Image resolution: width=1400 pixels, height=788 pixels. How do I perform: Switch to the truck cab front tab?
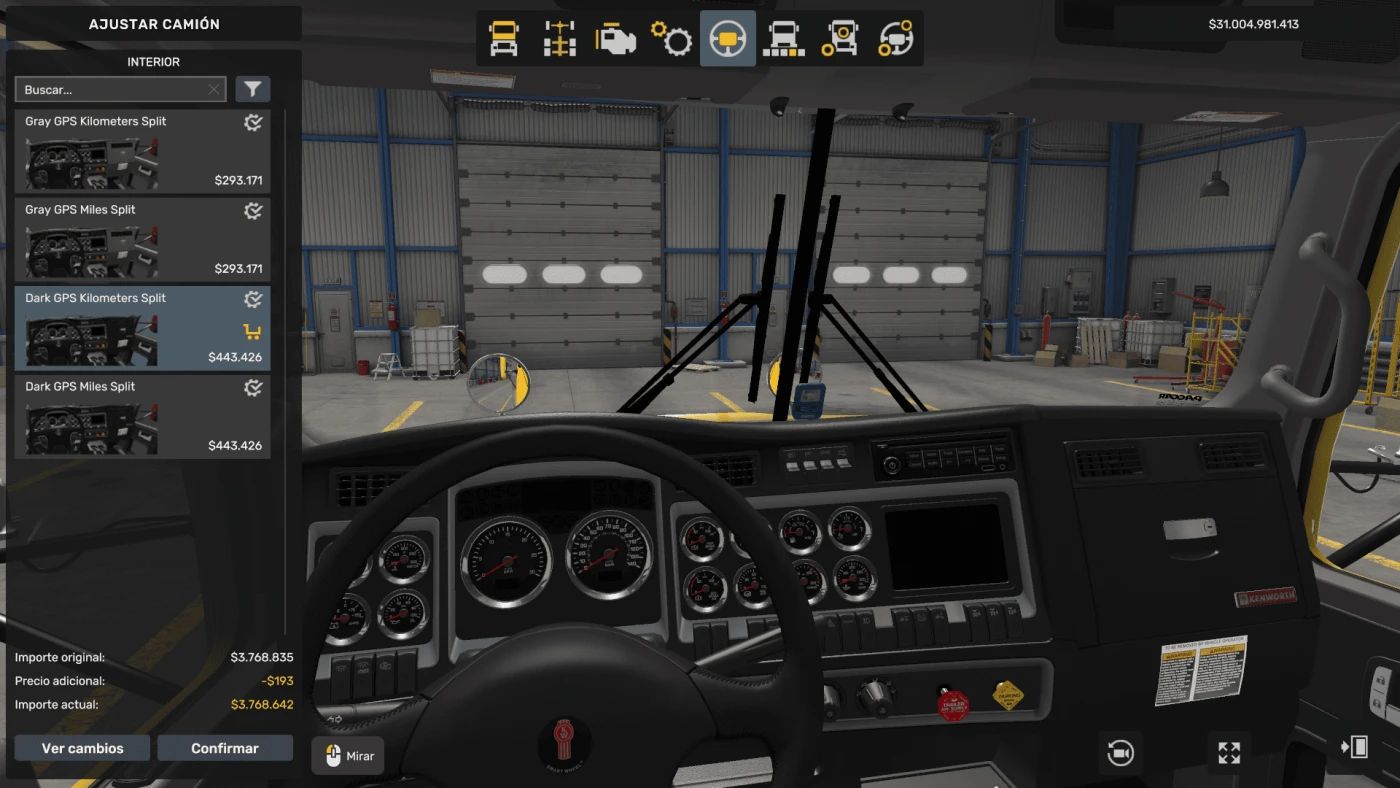tap(504, 39)
